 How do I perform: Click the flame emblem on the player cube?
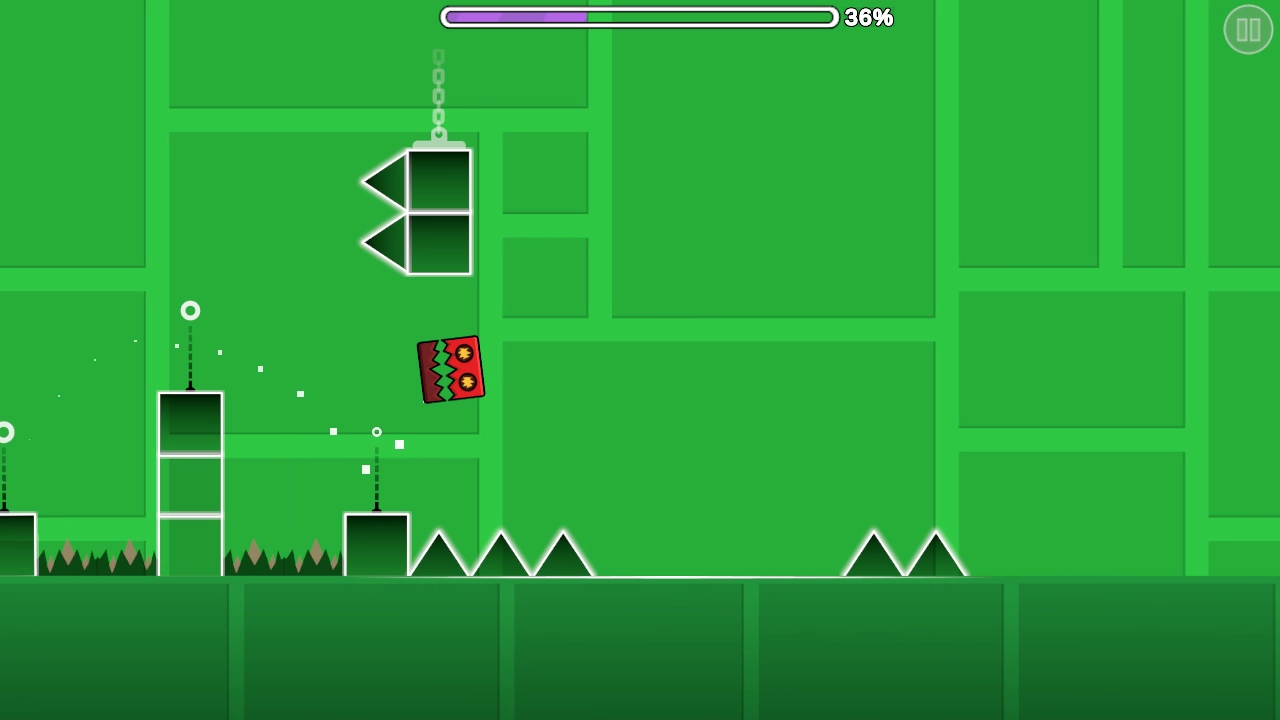(x=464, y=354)
